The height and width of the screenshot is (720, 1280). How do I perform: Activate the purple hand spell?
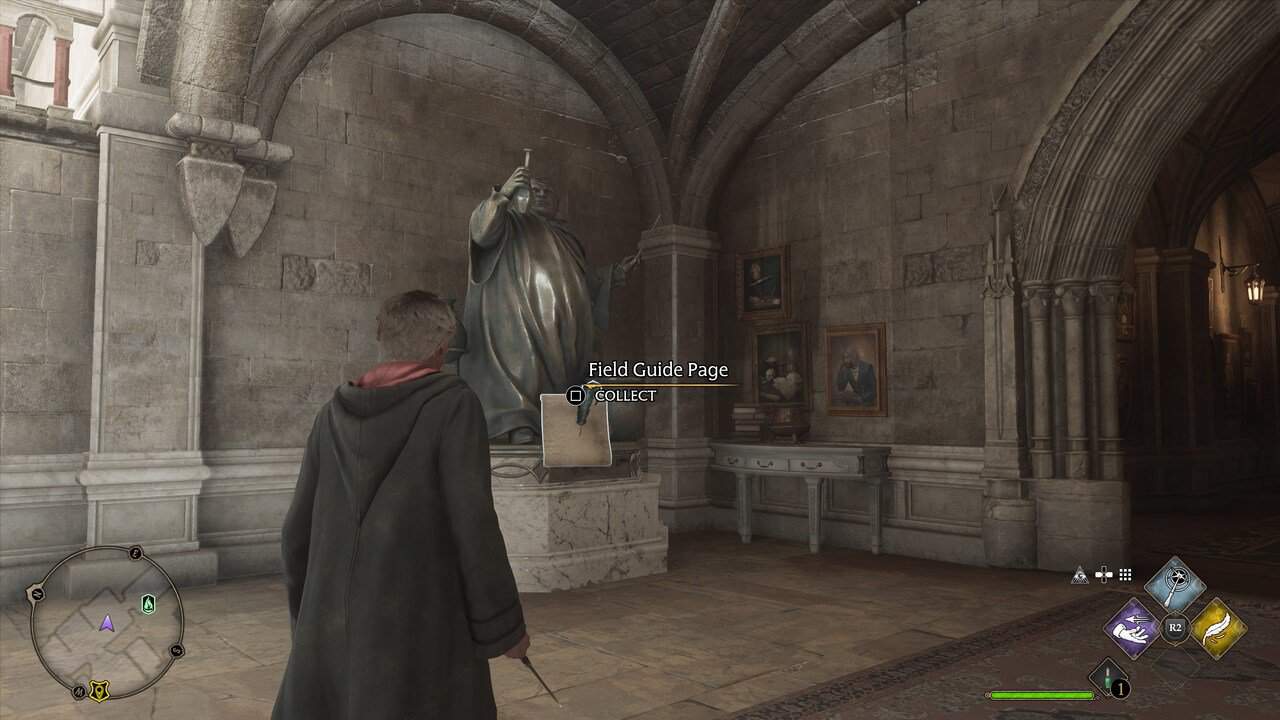click(x=1131, y=628)
